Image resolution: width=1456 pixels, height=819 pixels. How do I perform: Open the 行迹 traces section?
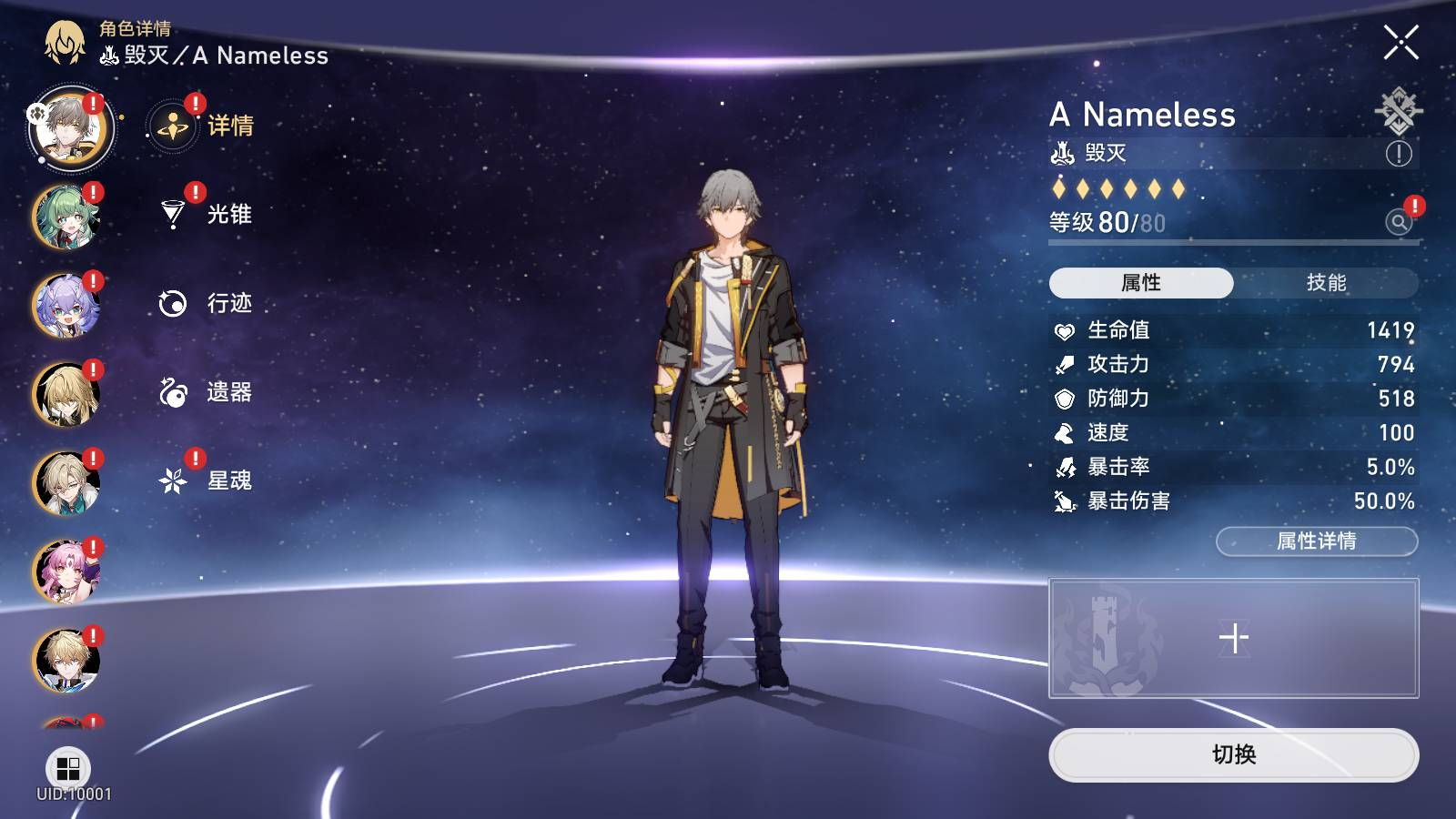click(x=205, y=303)
